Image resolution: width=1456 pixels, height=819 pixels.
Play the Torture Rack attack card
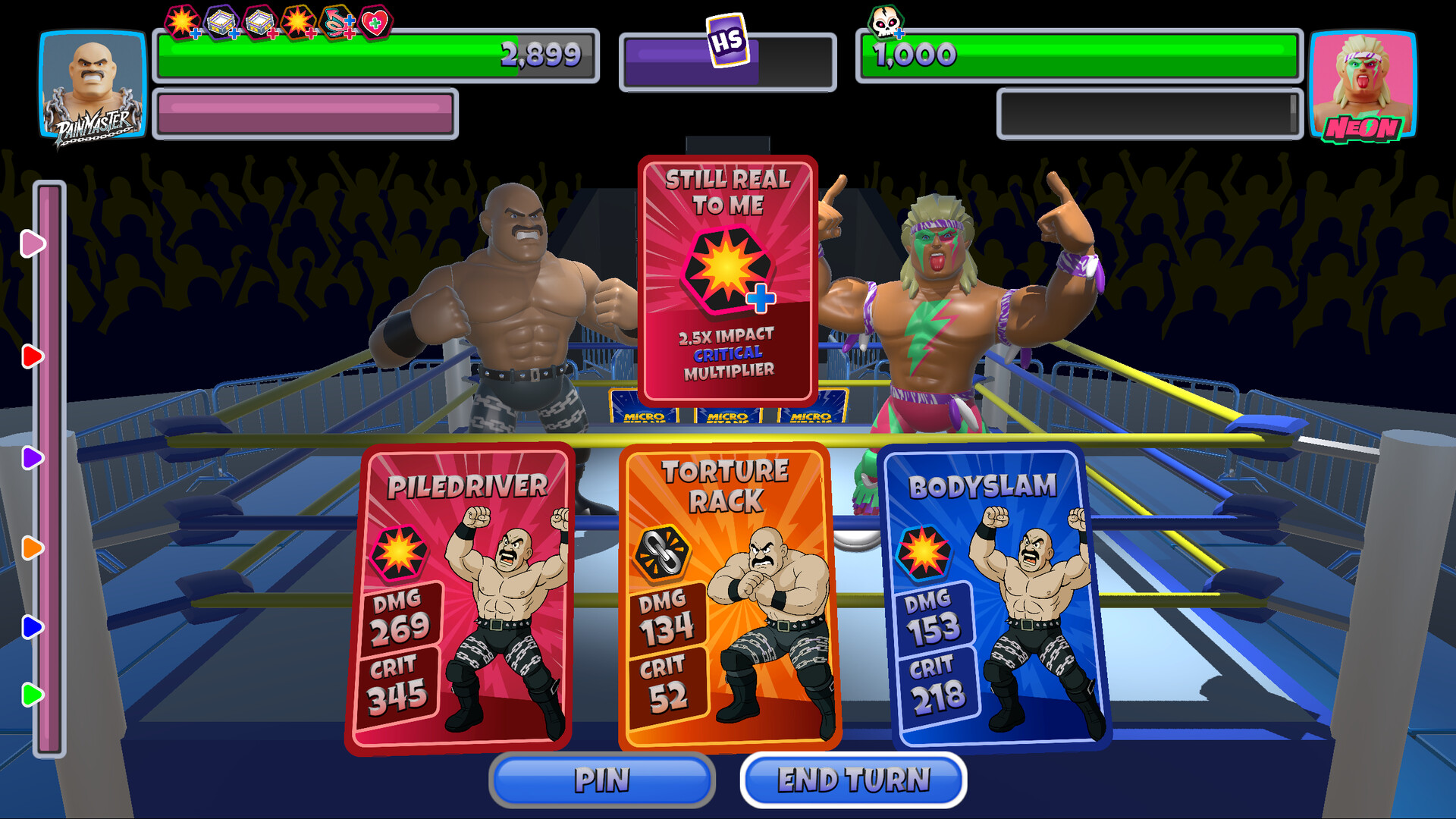tap(730, 599)
